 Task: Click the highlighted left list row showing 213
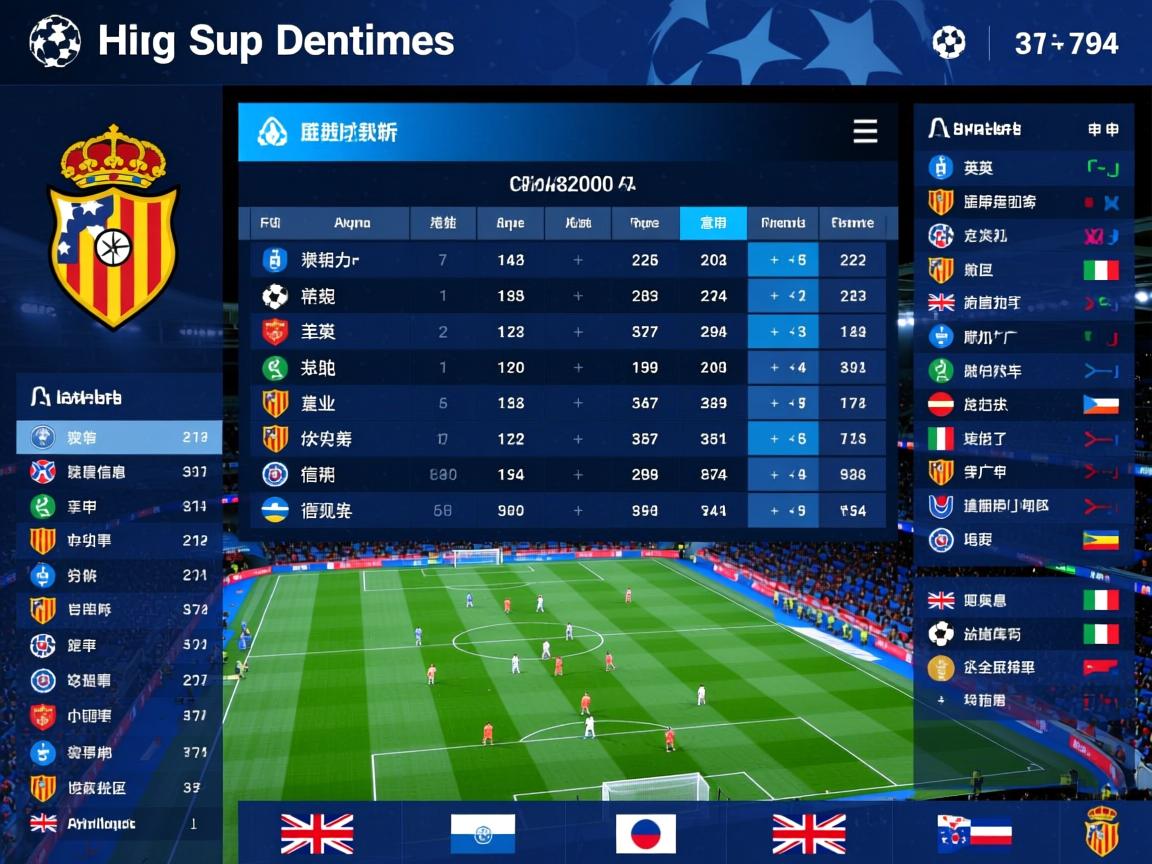pyautogui.click(x=119, y=437)
